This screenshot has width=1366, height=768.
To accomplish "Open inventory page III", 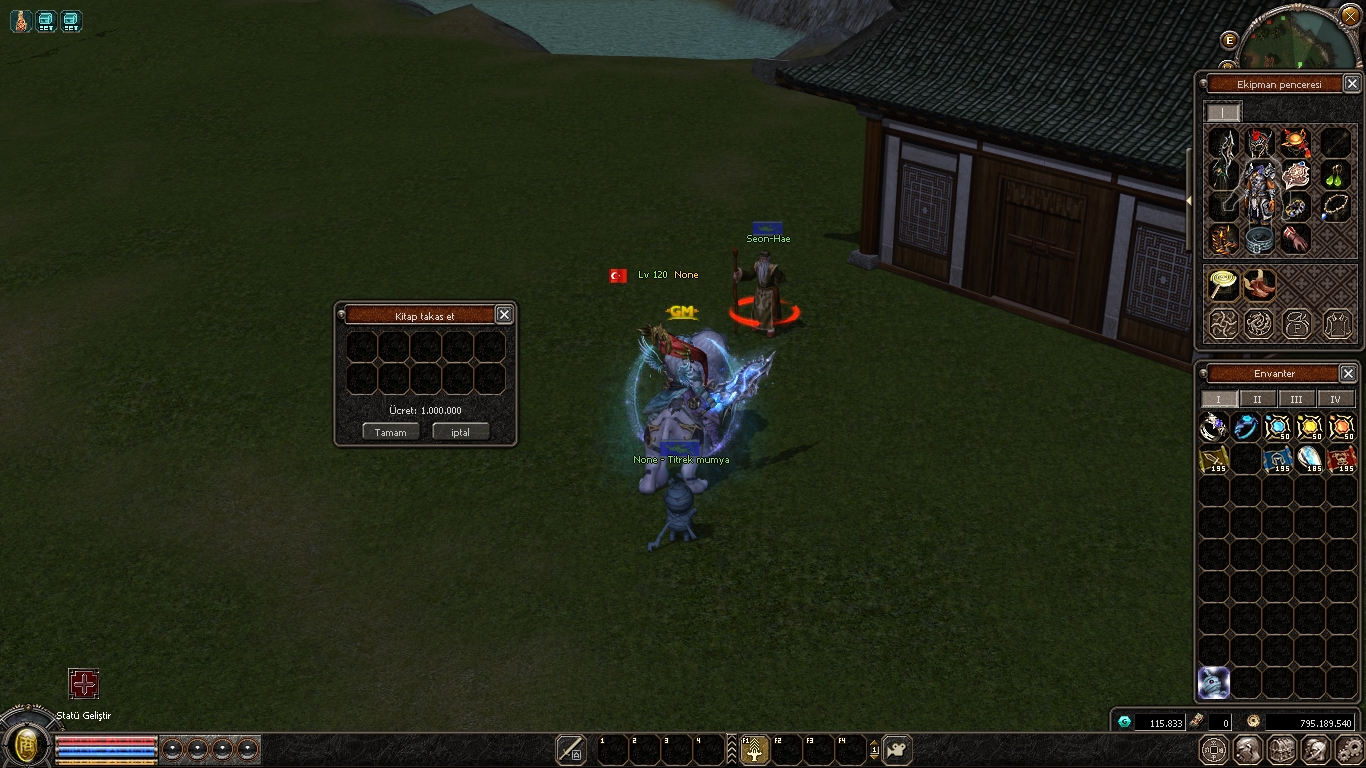I will click(x=1296, y=399).
